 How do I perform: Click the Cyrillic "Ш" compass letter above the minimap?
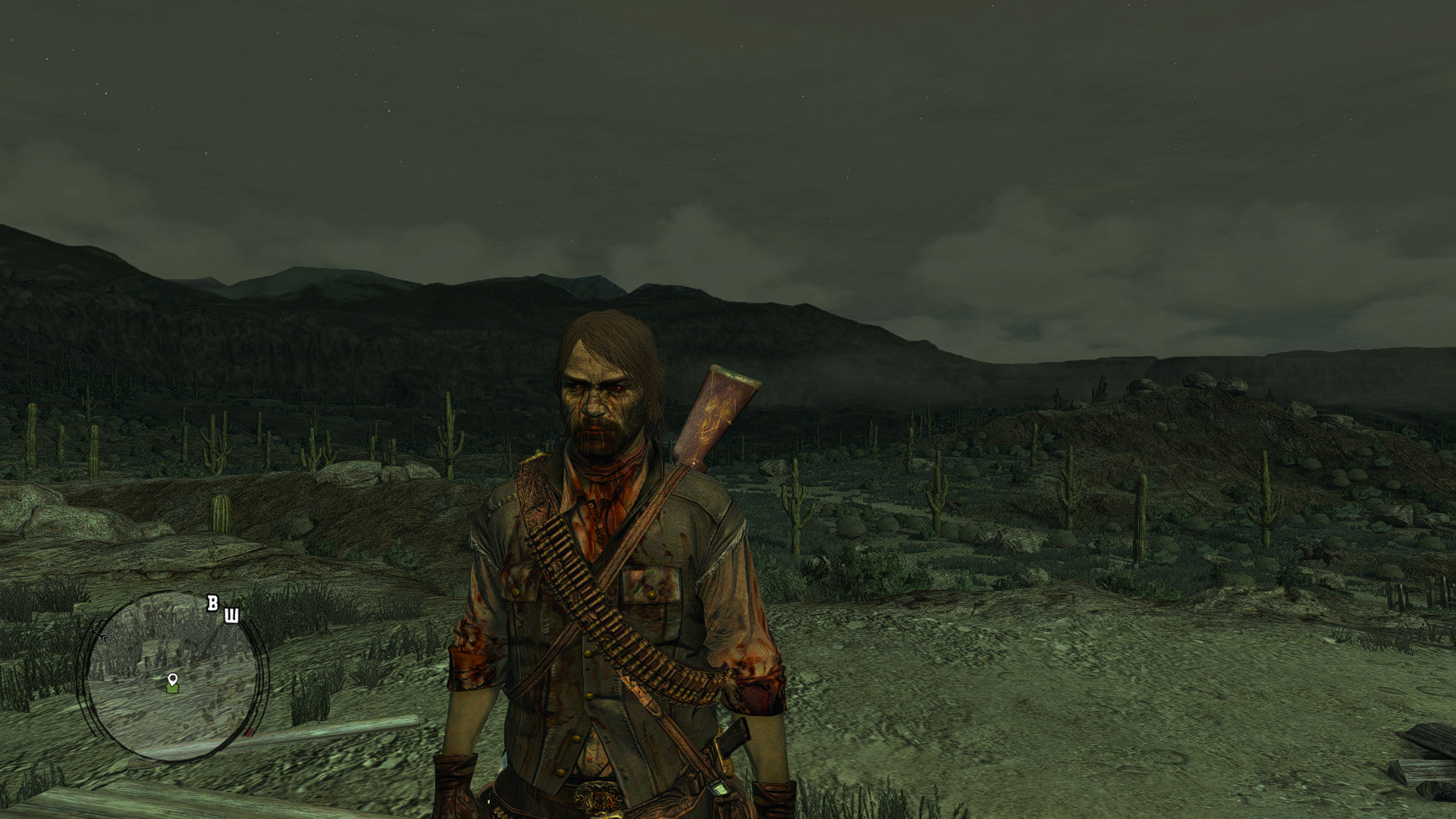pos(232,615)
